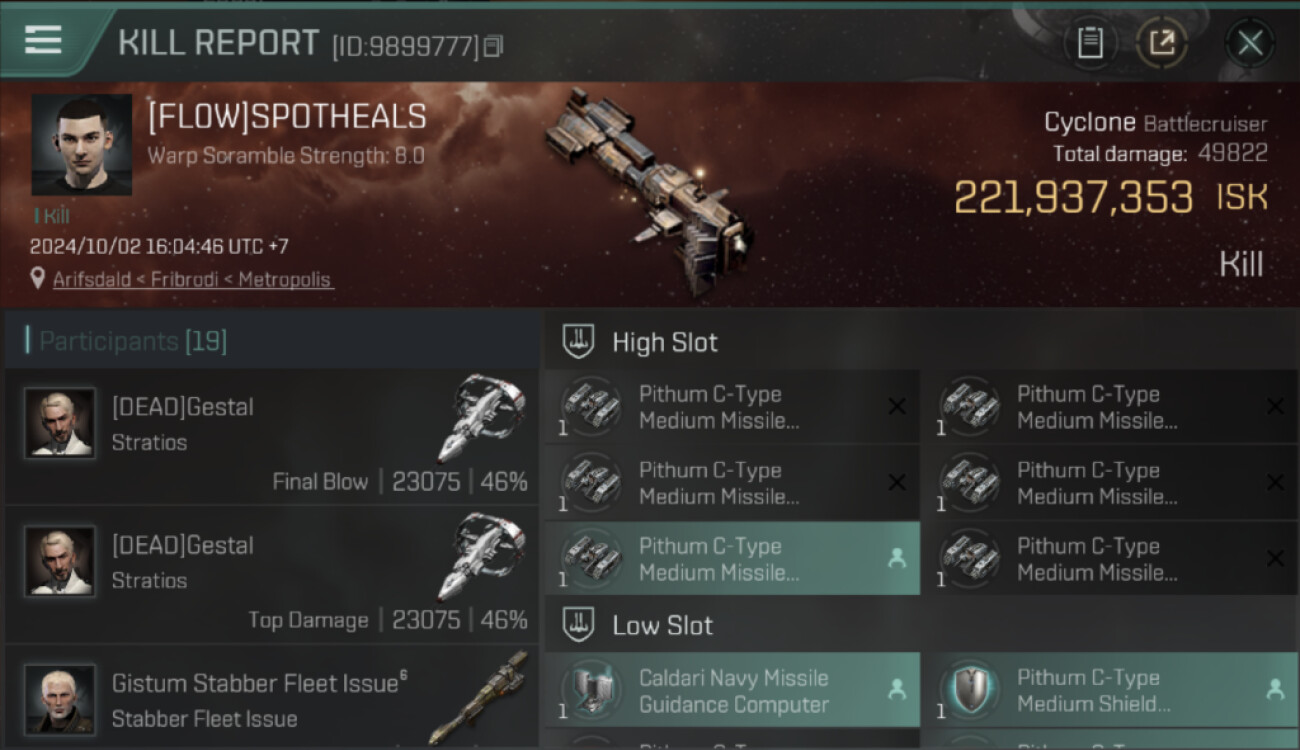
Task: Select the Top Damage Gestal participant row
Action: 272,575
